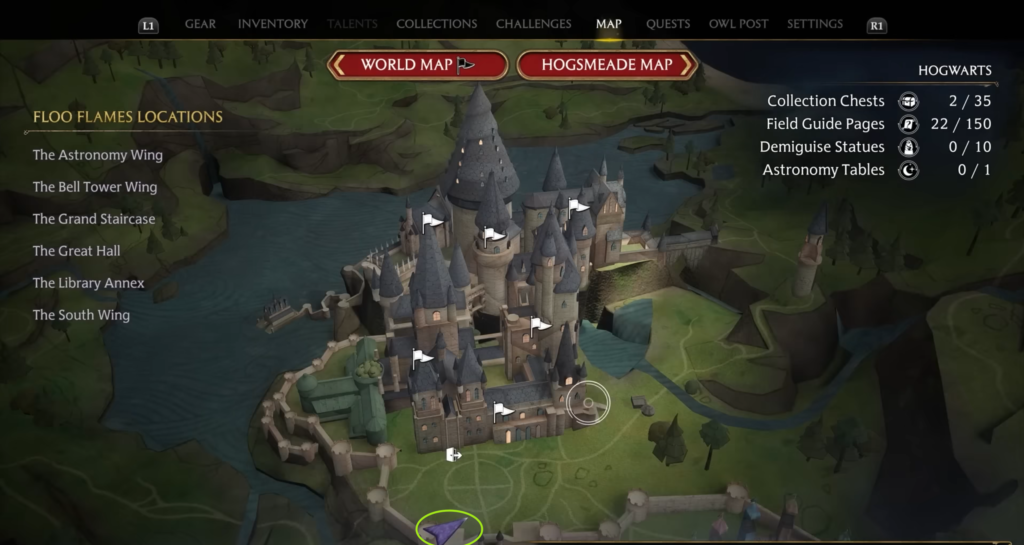Select the Map tab

(x=608, y=24)
